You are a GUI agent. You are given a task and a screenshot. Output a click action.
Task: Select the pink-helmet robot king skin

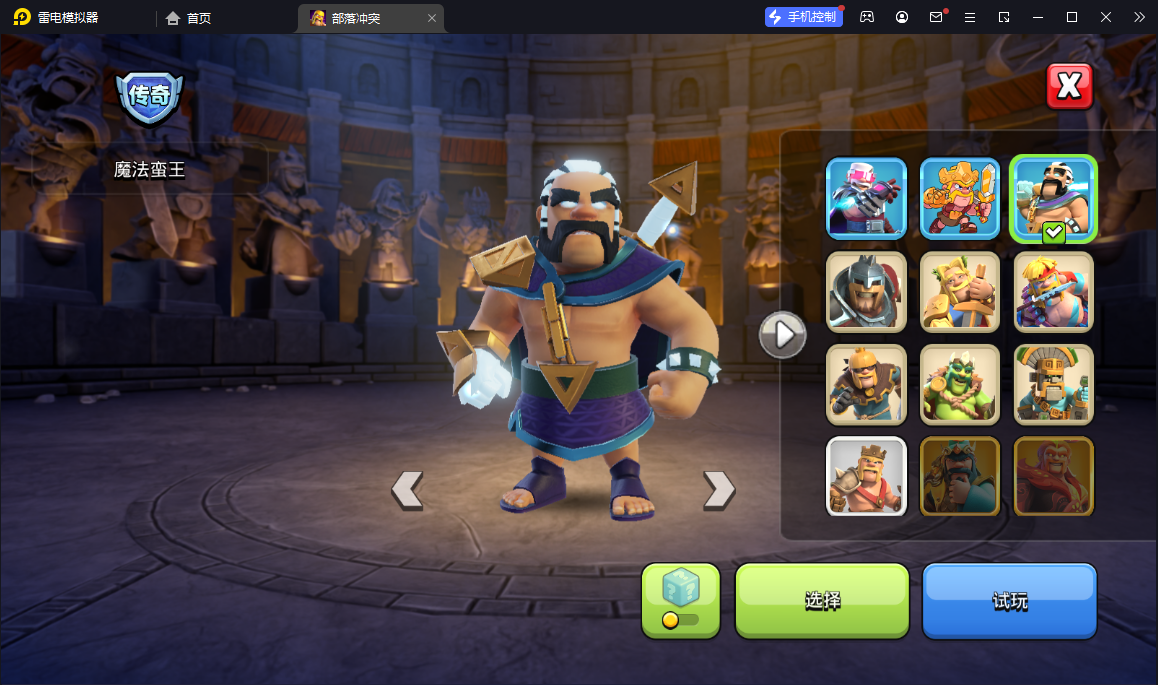(x=866, y=198)
